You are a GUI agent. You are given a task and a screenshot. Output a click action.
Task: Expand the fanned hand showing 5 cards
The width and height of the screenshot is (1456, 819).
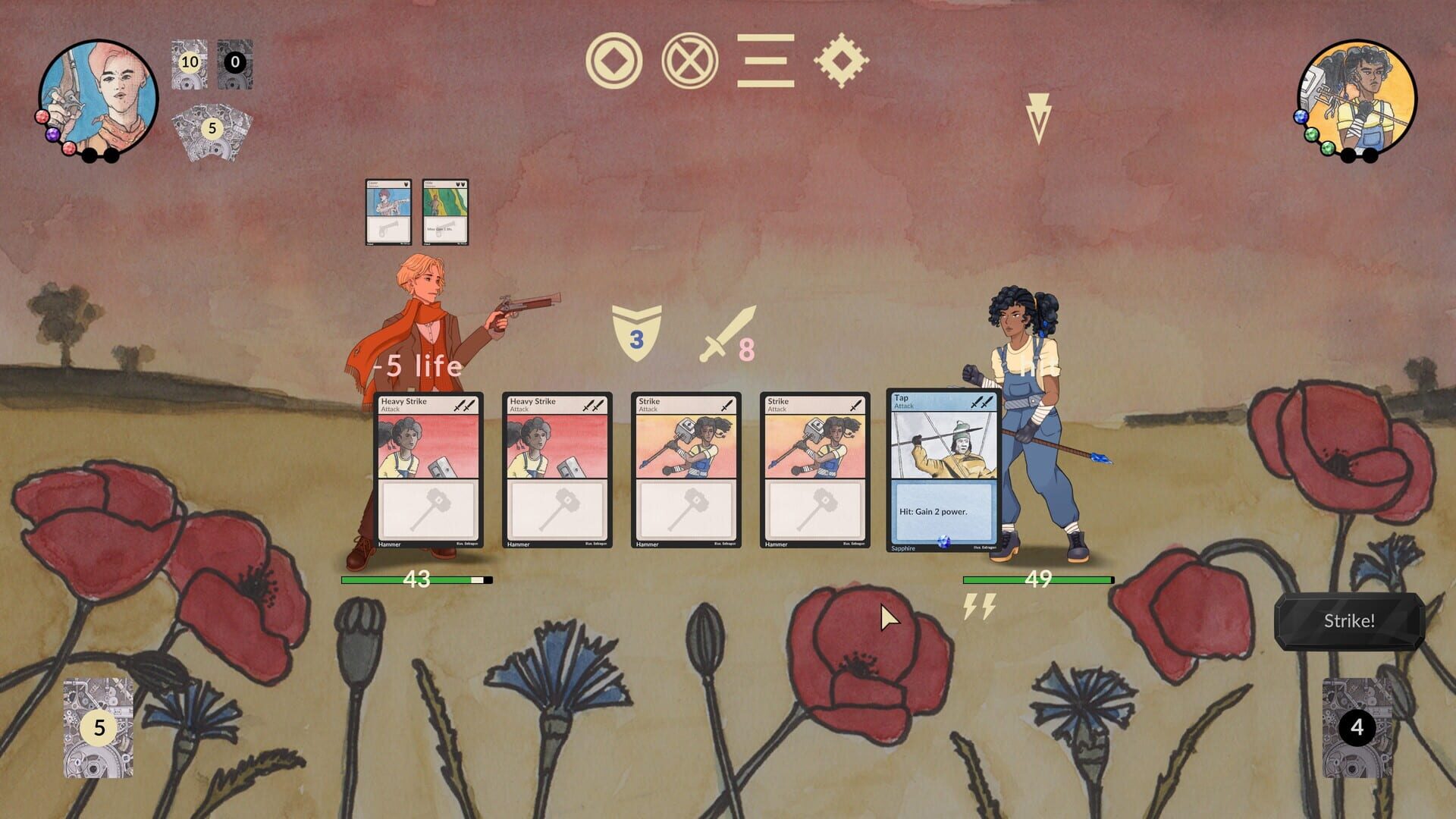pos(212,129)
